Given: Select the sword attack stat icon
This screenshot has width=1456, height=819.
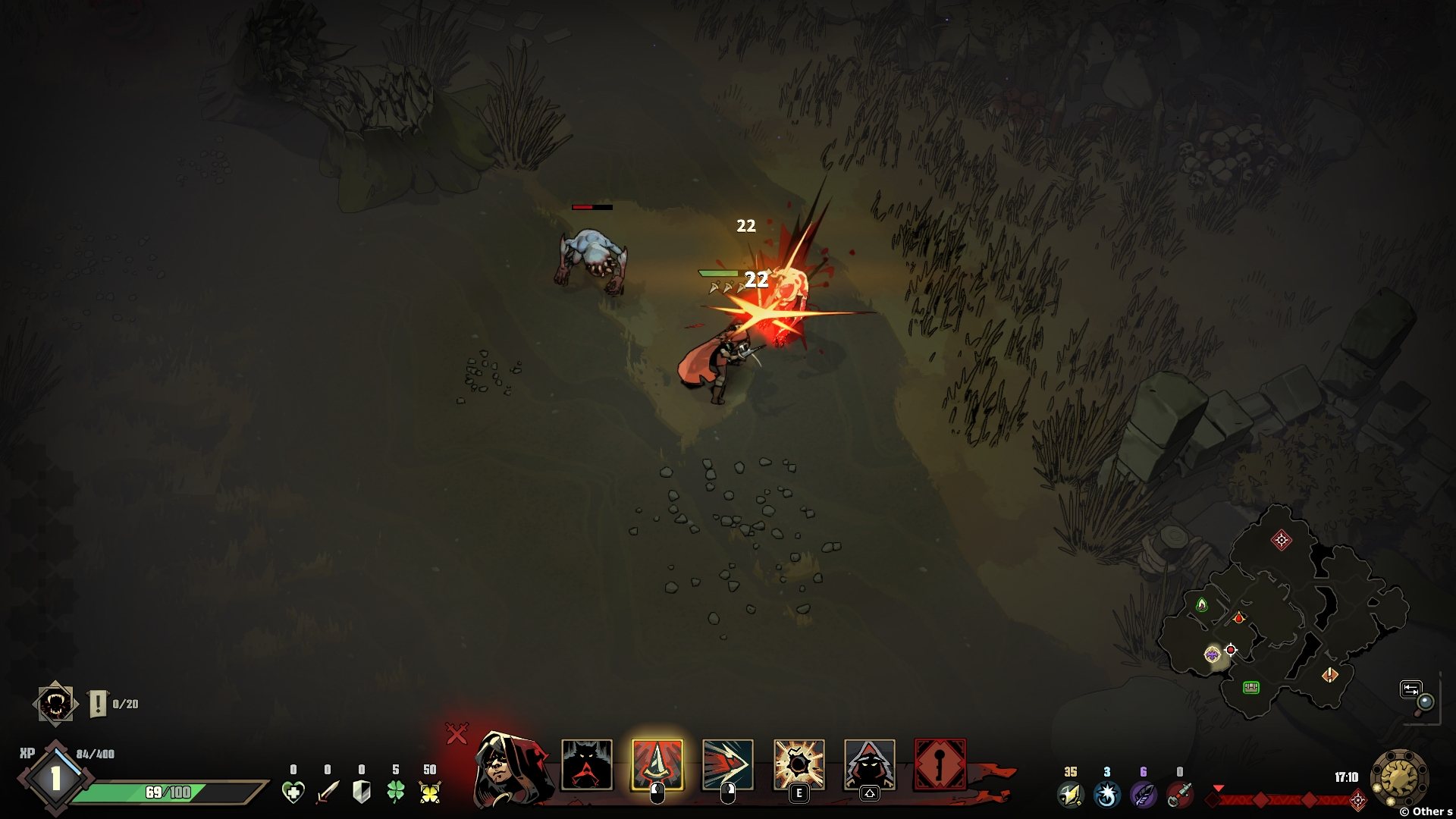Looking at the screenshot, I should pyautogui.click(x=328, y=792).
